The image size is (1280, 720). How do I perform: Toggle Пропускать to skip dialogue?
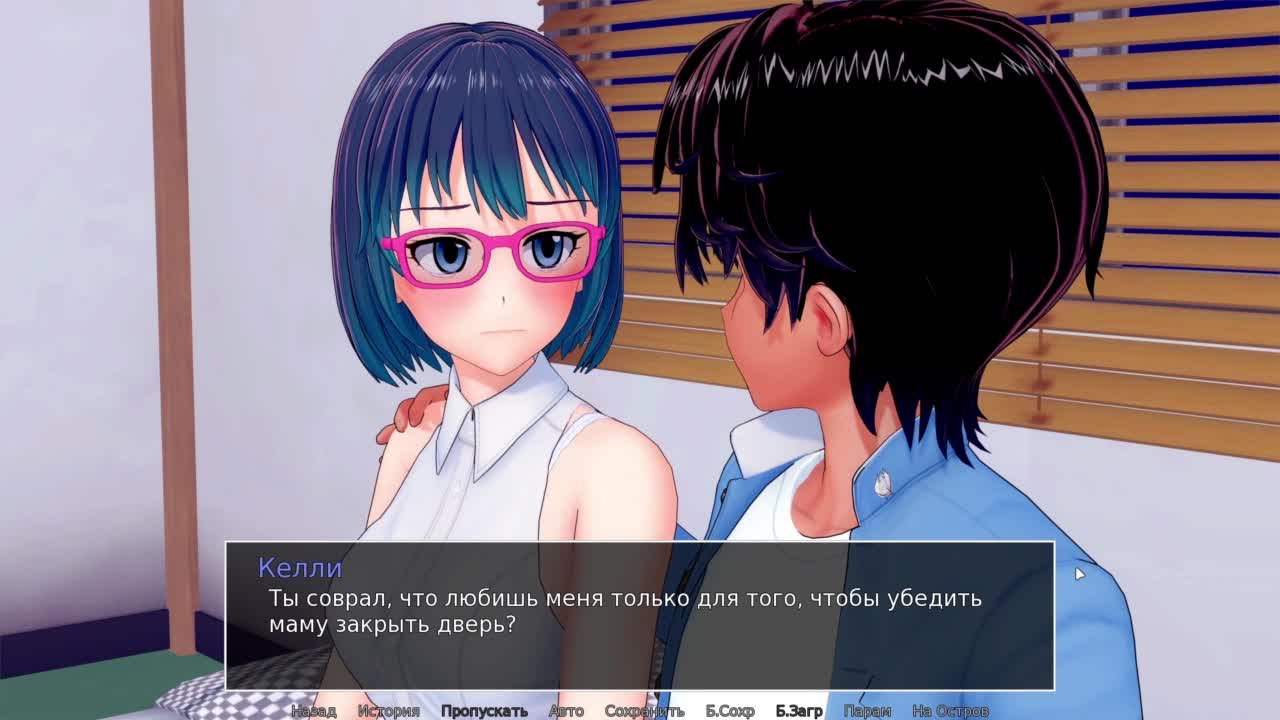click(x=484, y=711)
